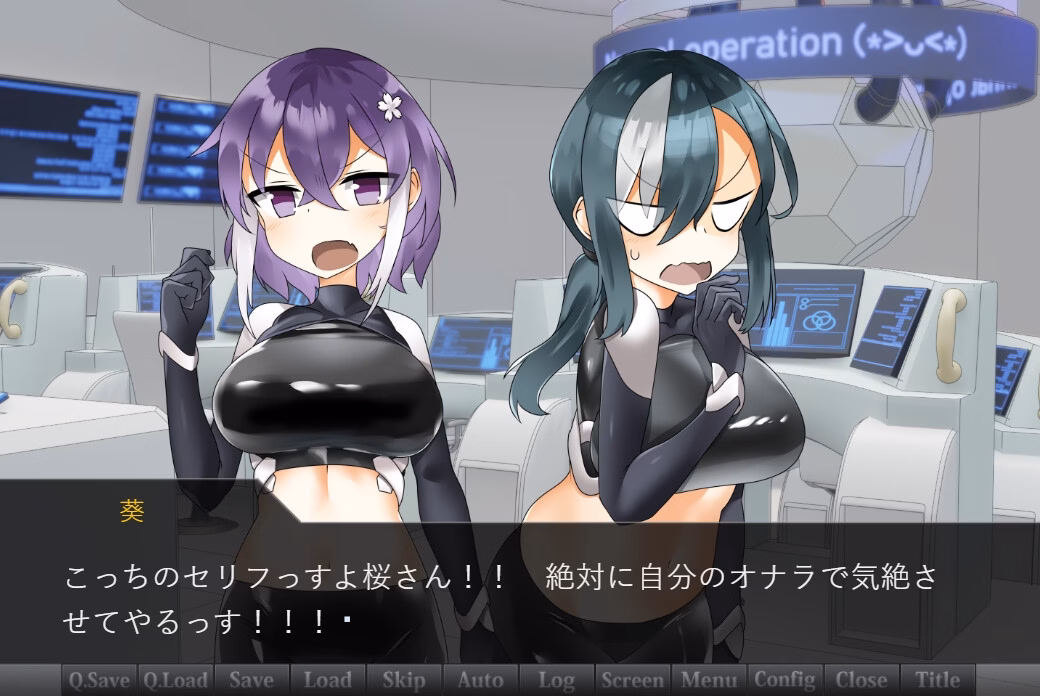Select the Screen button

pos(633,680)
